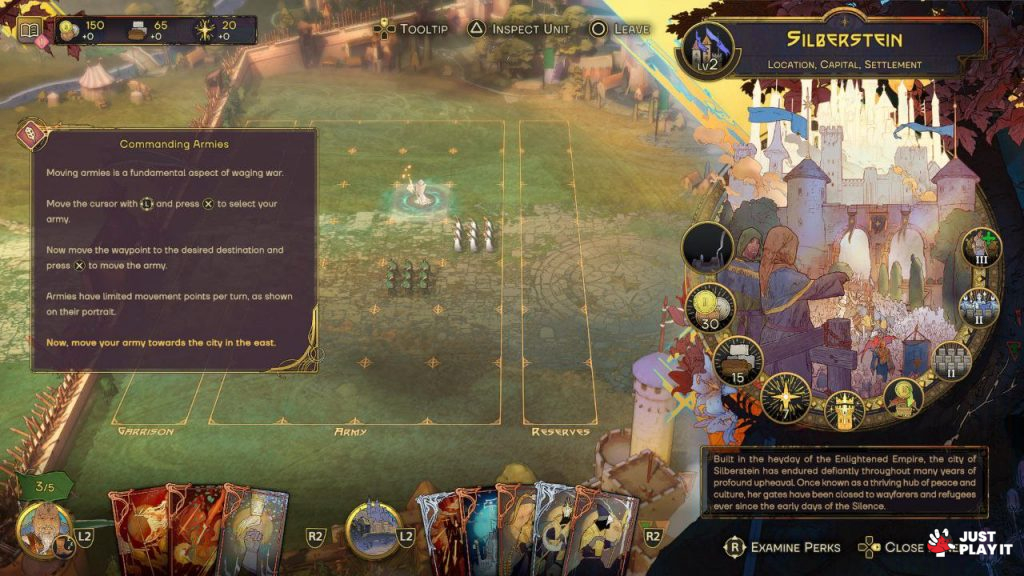Inspect the blue soldiers perk tier II
Screen dimensions: 1024x576
coord(978,308)
